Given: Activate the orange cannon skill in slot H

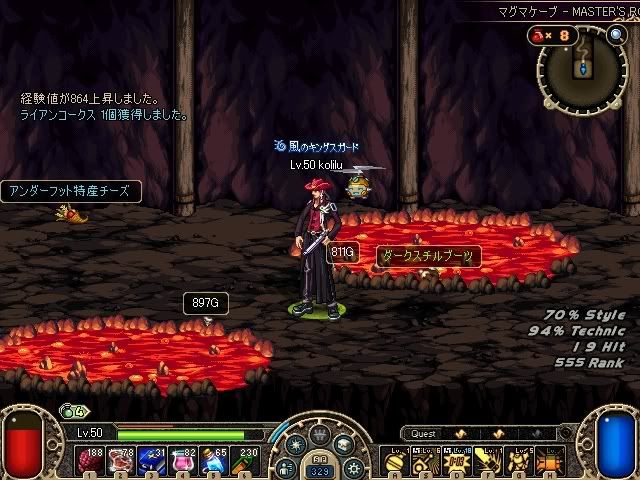Looking at the screenshot, I should click(553, 458).
